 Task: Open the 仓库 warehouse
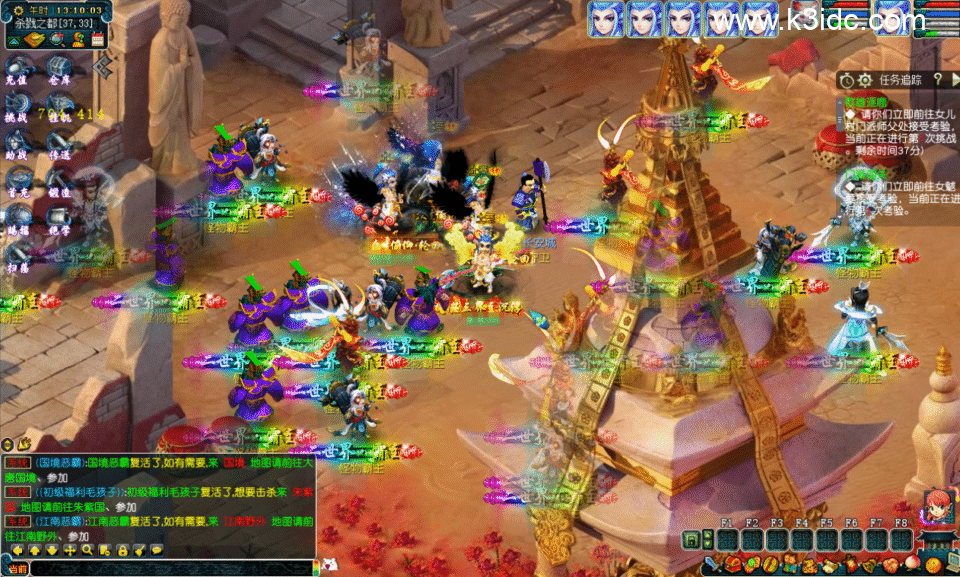[x=59, y=71]
